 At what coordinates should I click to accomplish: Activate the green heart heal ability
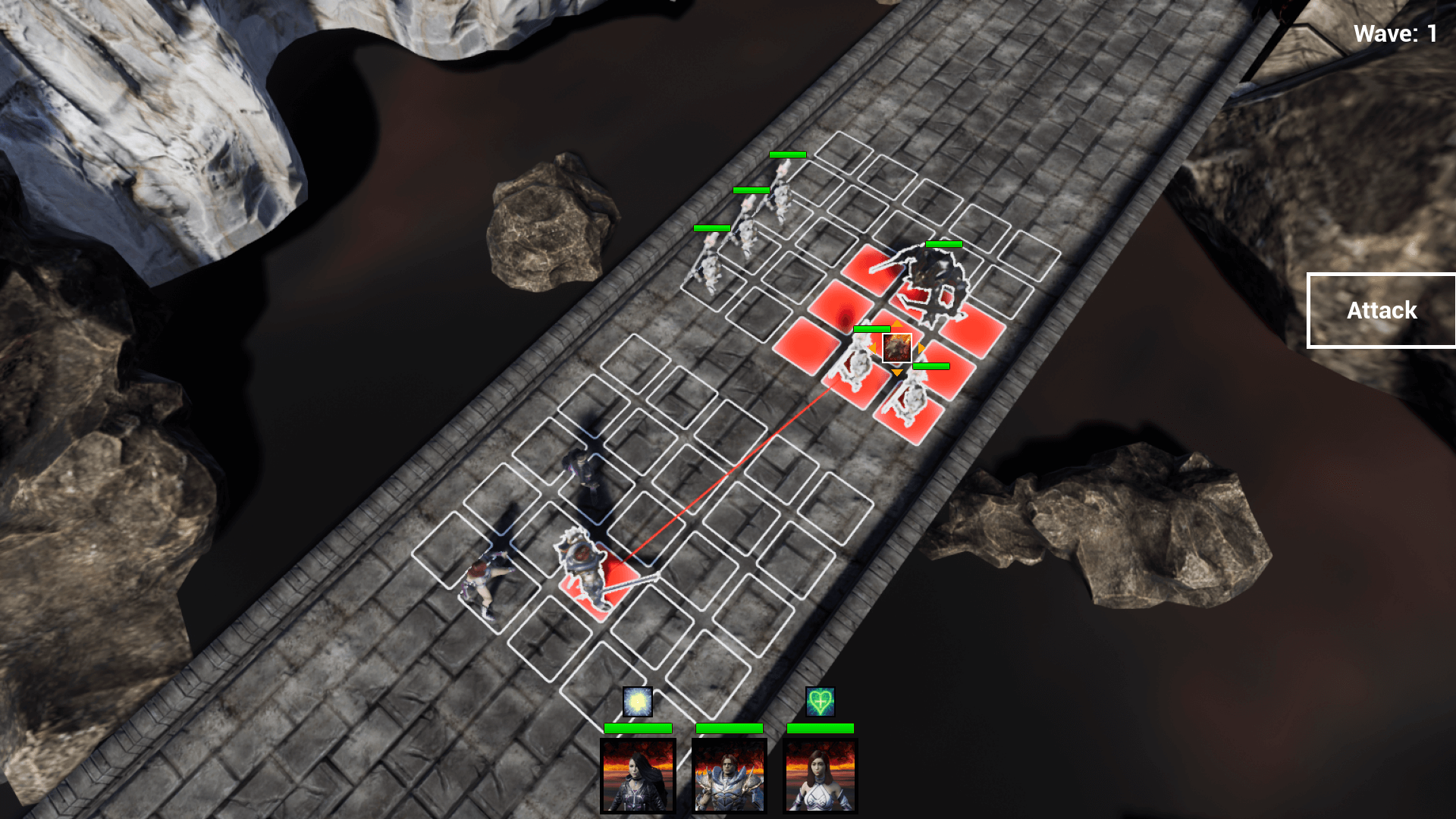pyautogui.click(x=820, y=702)
